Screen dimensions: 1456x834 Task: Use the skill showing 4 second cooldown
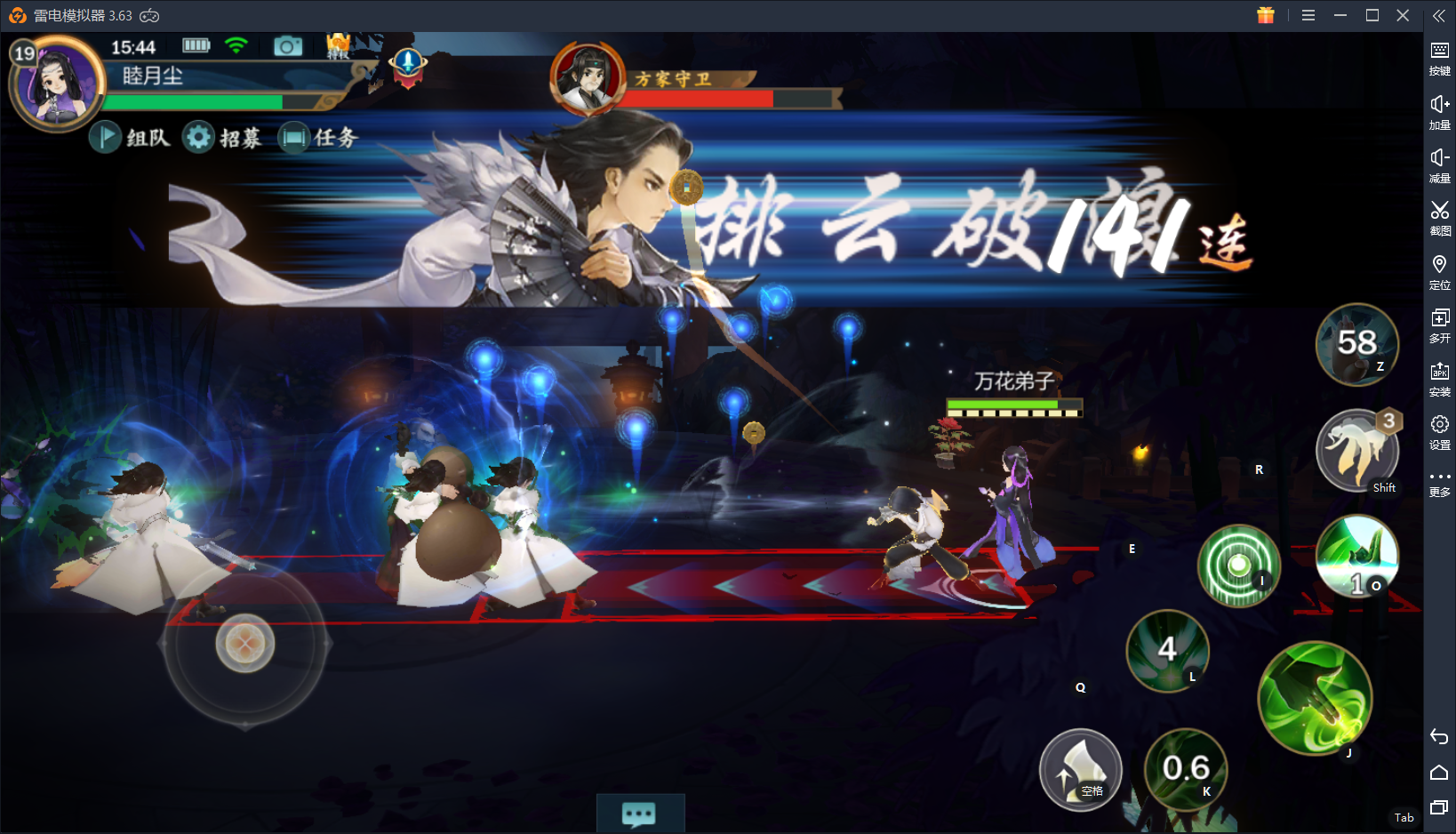pos(1167,651)
